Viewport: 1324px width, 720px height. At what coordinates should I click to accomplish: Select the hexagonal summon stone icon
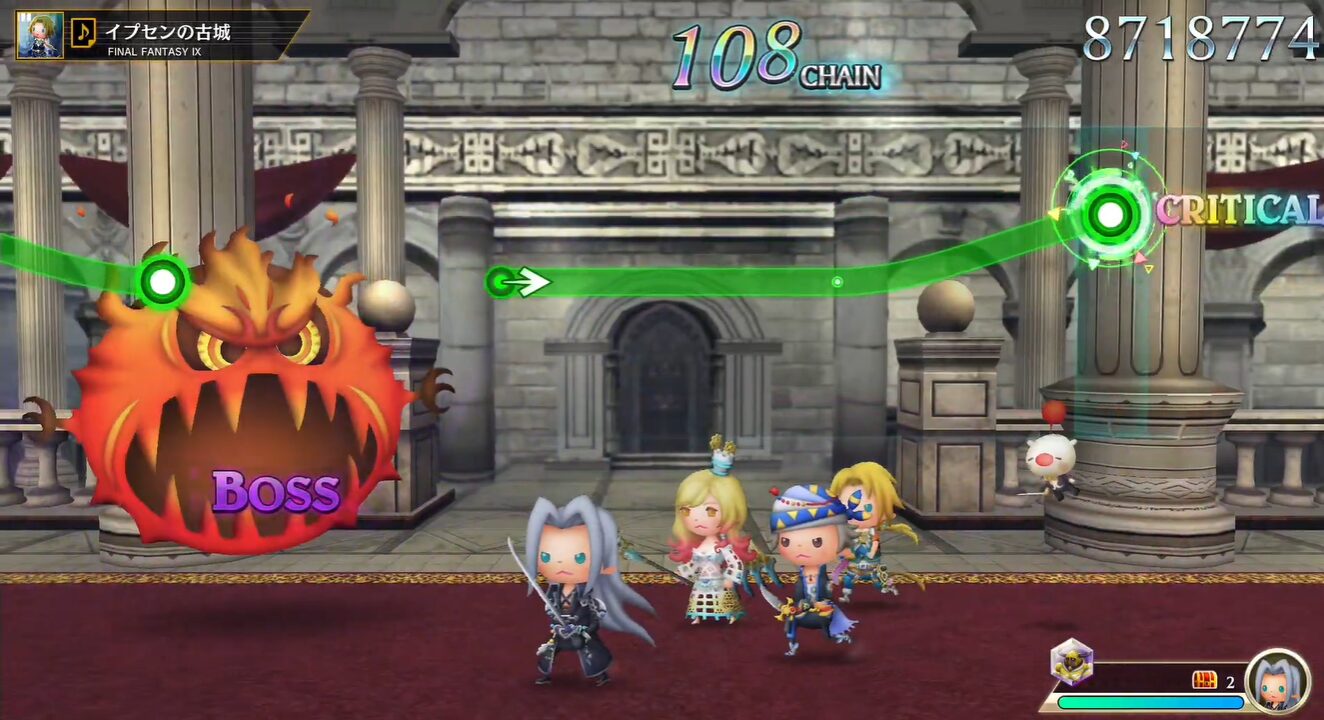click(x=1071, y=661)
